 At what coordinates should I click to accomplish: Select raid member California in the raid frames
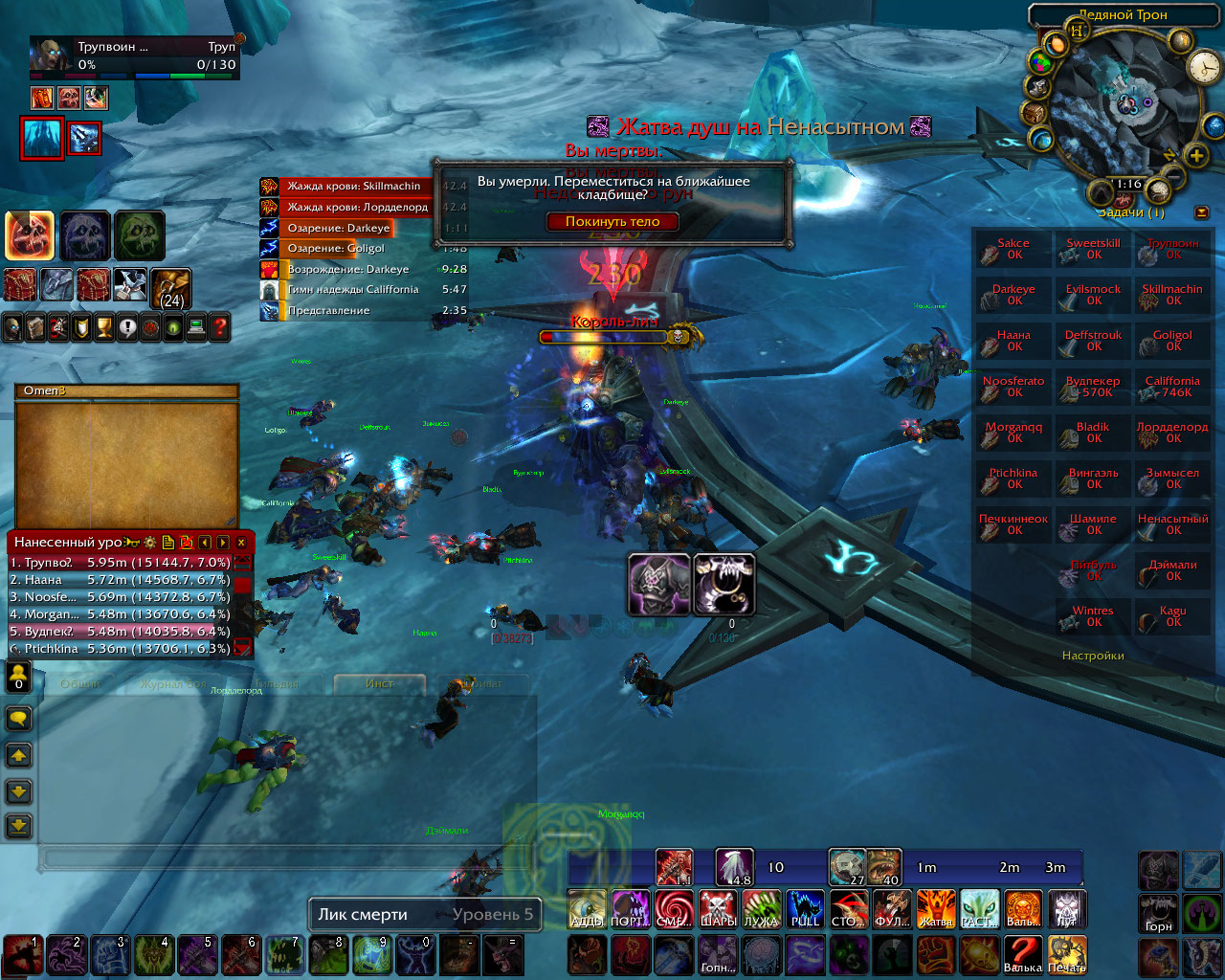pos(1172,387)
